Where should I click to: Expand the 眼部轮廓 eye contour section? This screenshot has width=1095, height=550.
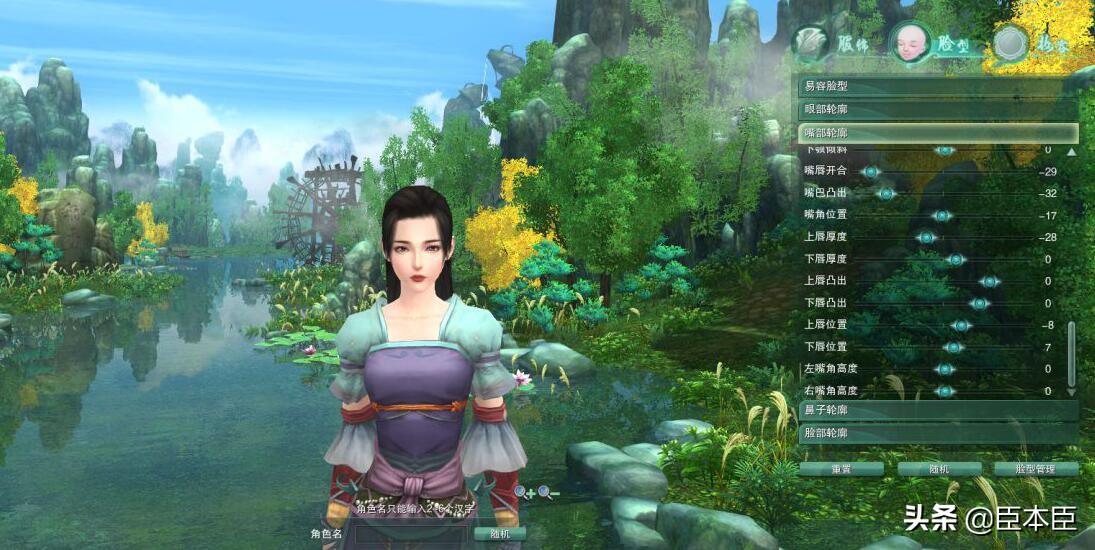[938, 110]
